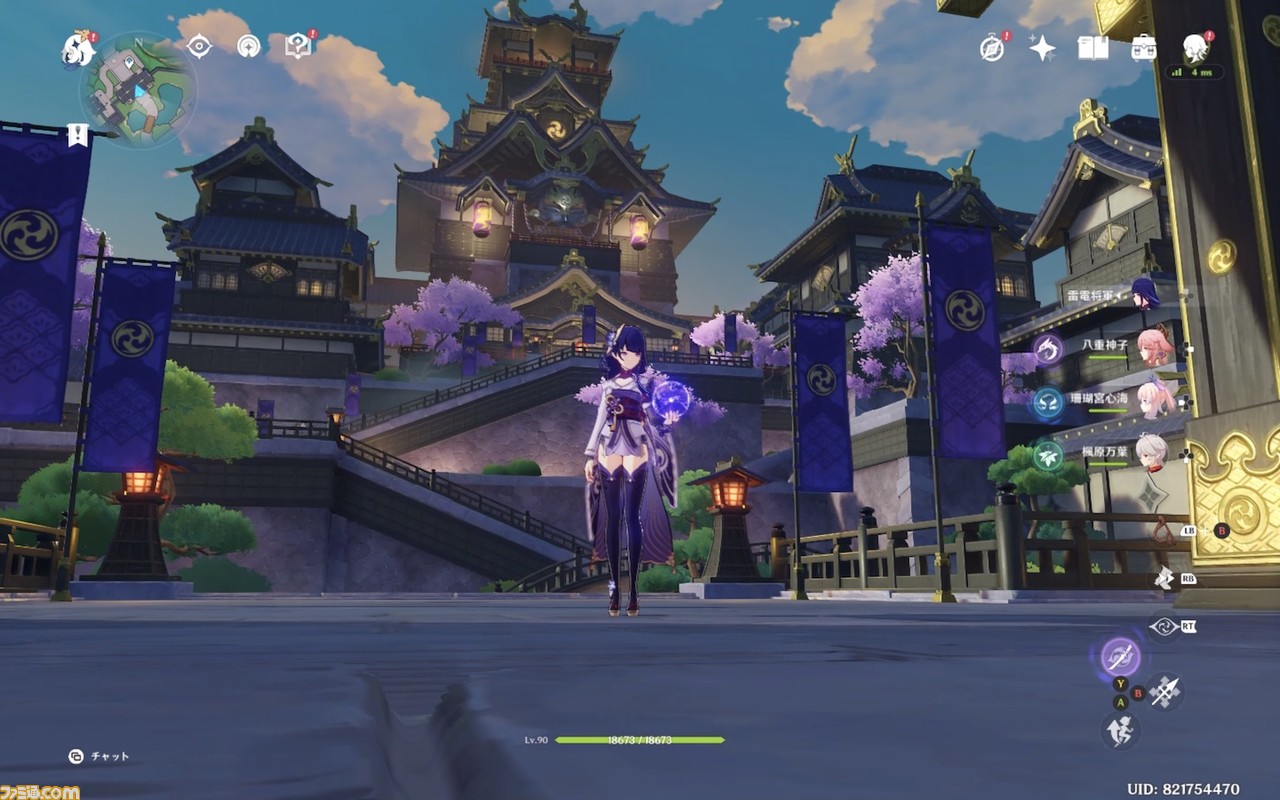Screen dimensions: 1280x800
Task: Open the map from the circular minimap
Action: [138, 91]
